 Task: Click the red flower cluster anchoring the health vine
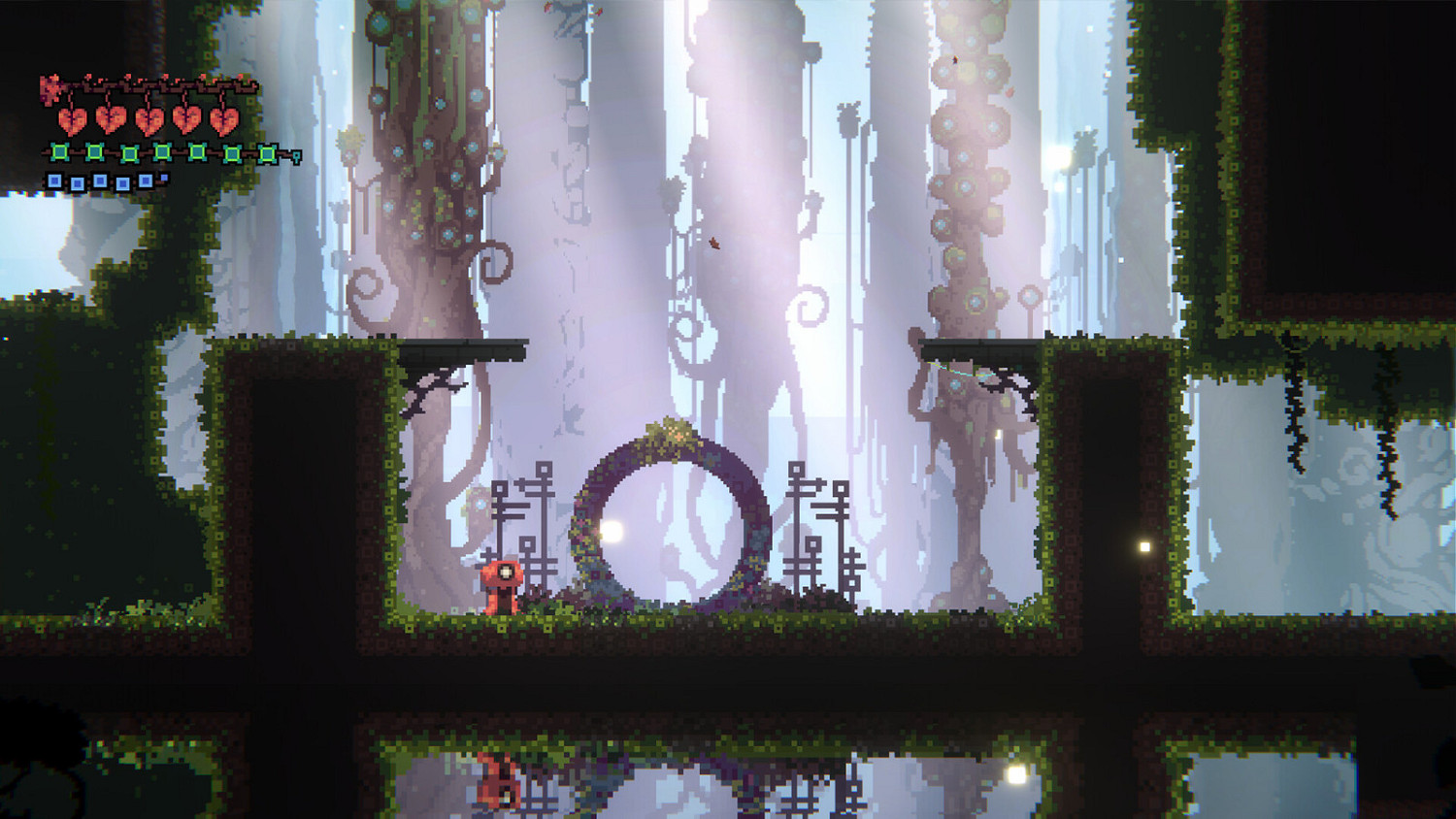pos(50,88)
